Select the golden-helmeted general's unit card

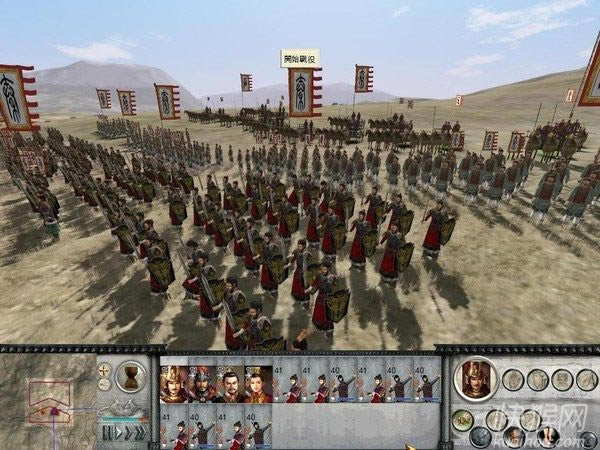pos(174,384)
